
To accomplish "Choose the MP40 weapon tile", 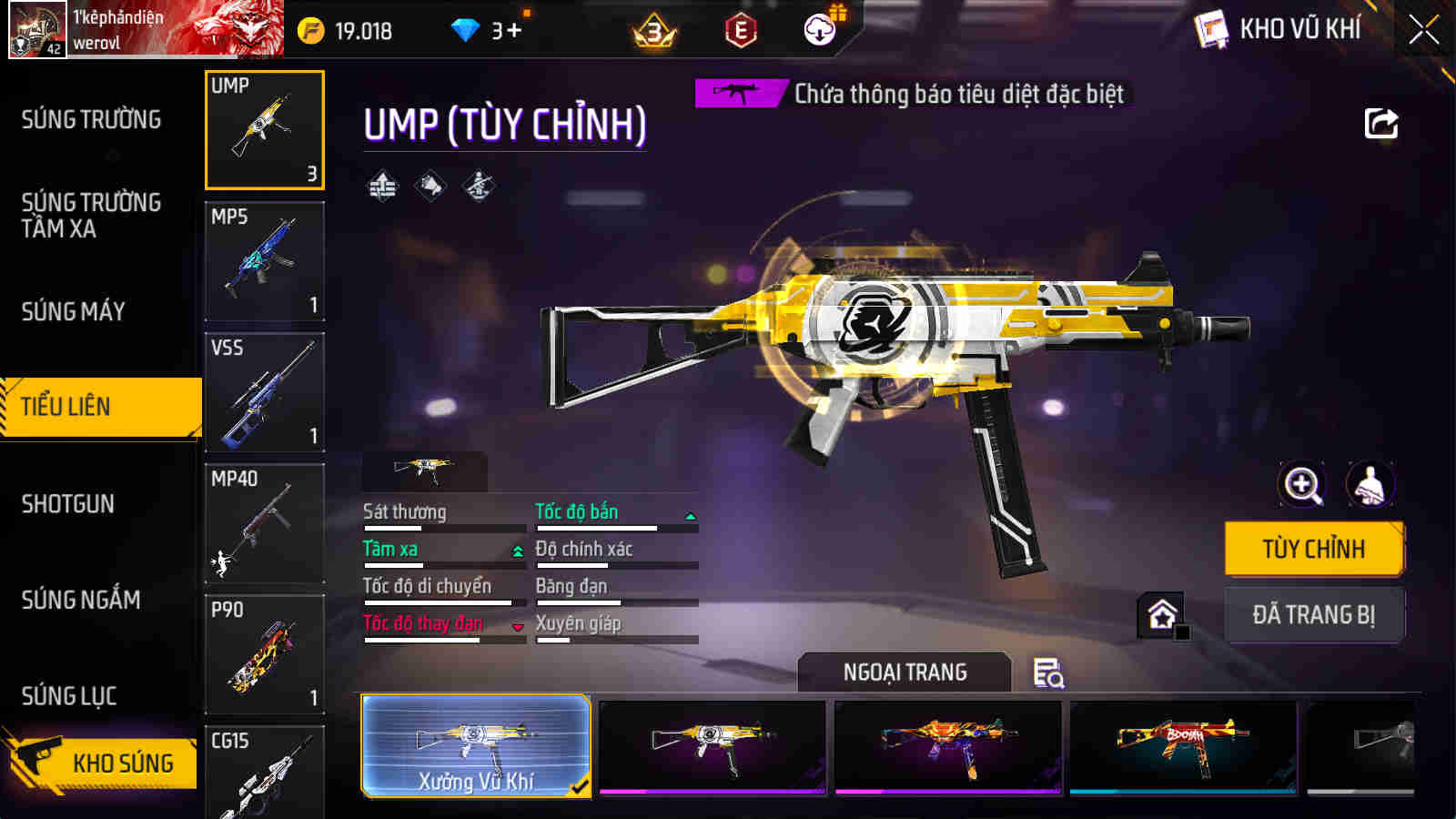I will click(x=265, y=523).
